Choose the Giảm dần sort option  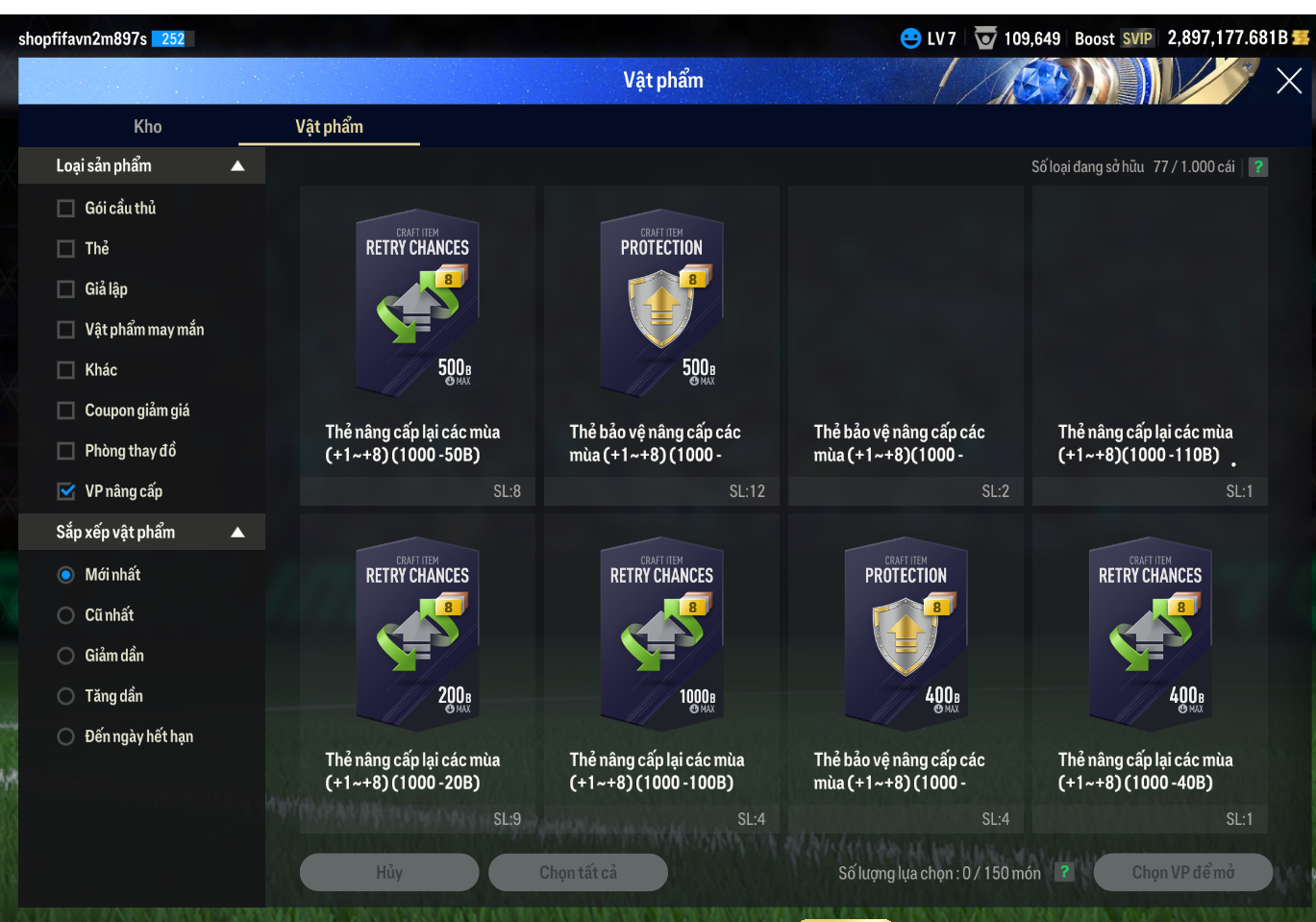point(66,656)
